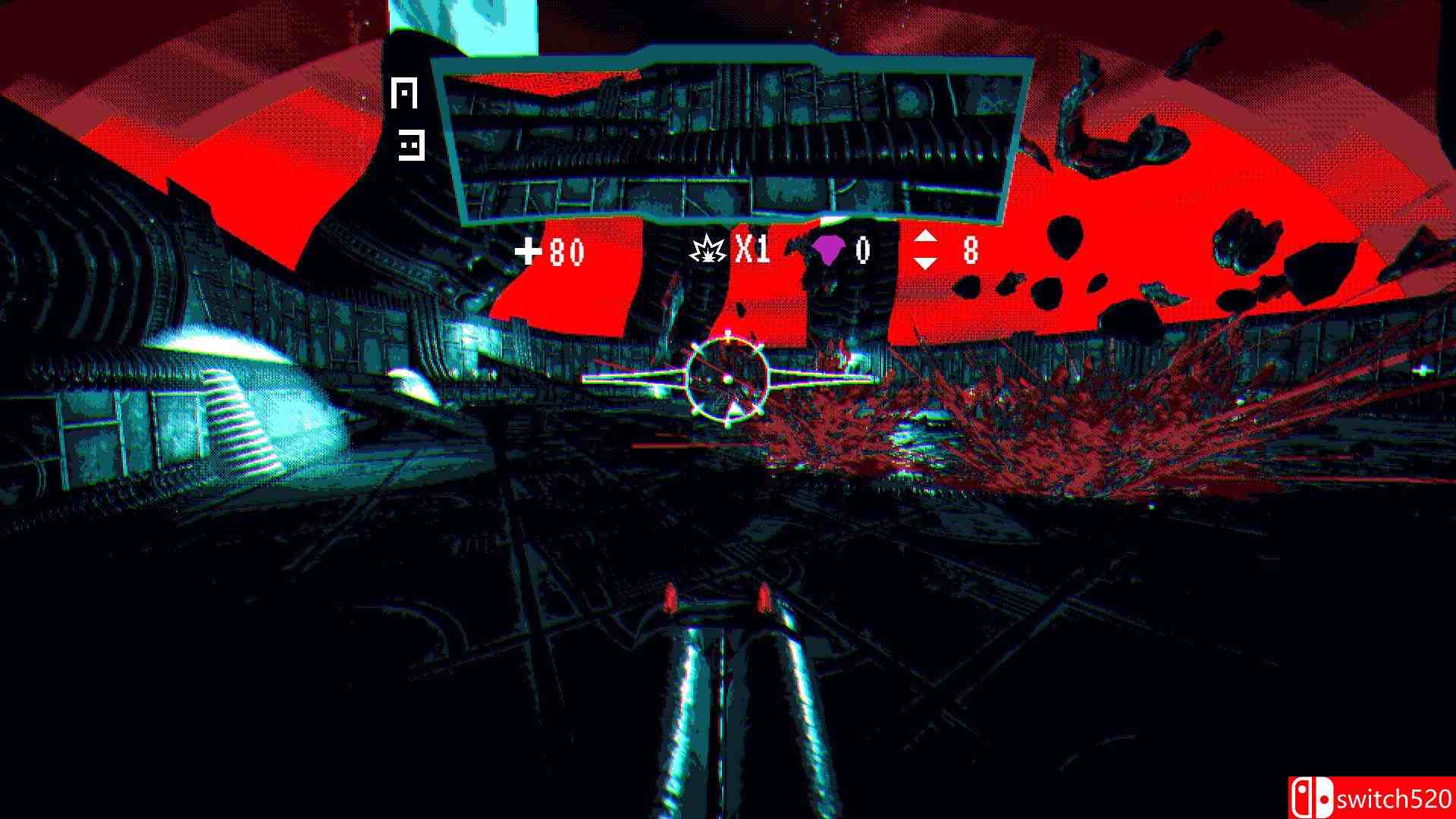Image resolution: width=1456 pixels, height=819 pixels.
Task: Click the starburst multiplier icon next to X1
Action: pos(707,249)
